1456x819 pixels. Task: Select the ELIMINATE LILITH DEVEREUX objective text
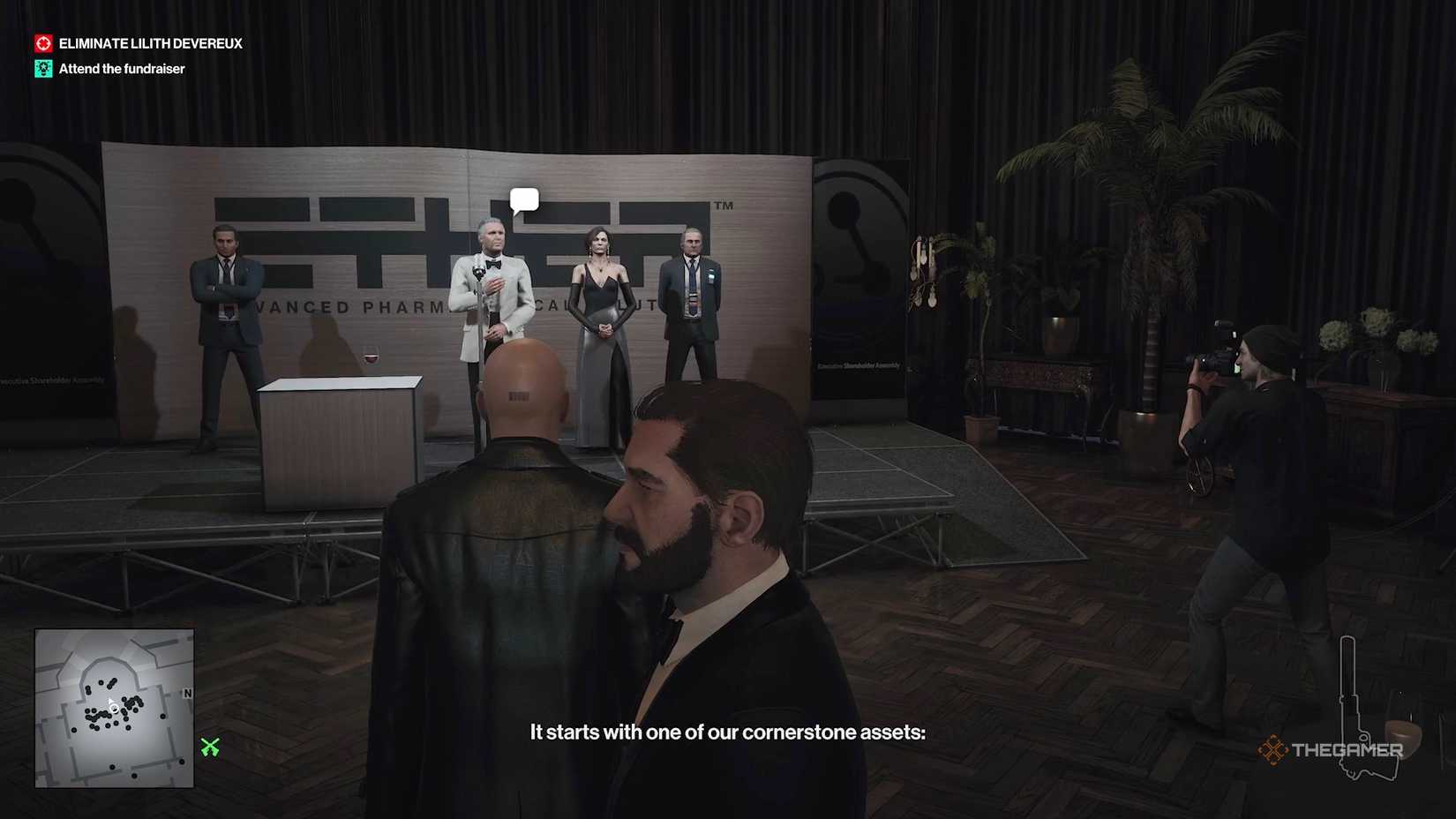149,42
